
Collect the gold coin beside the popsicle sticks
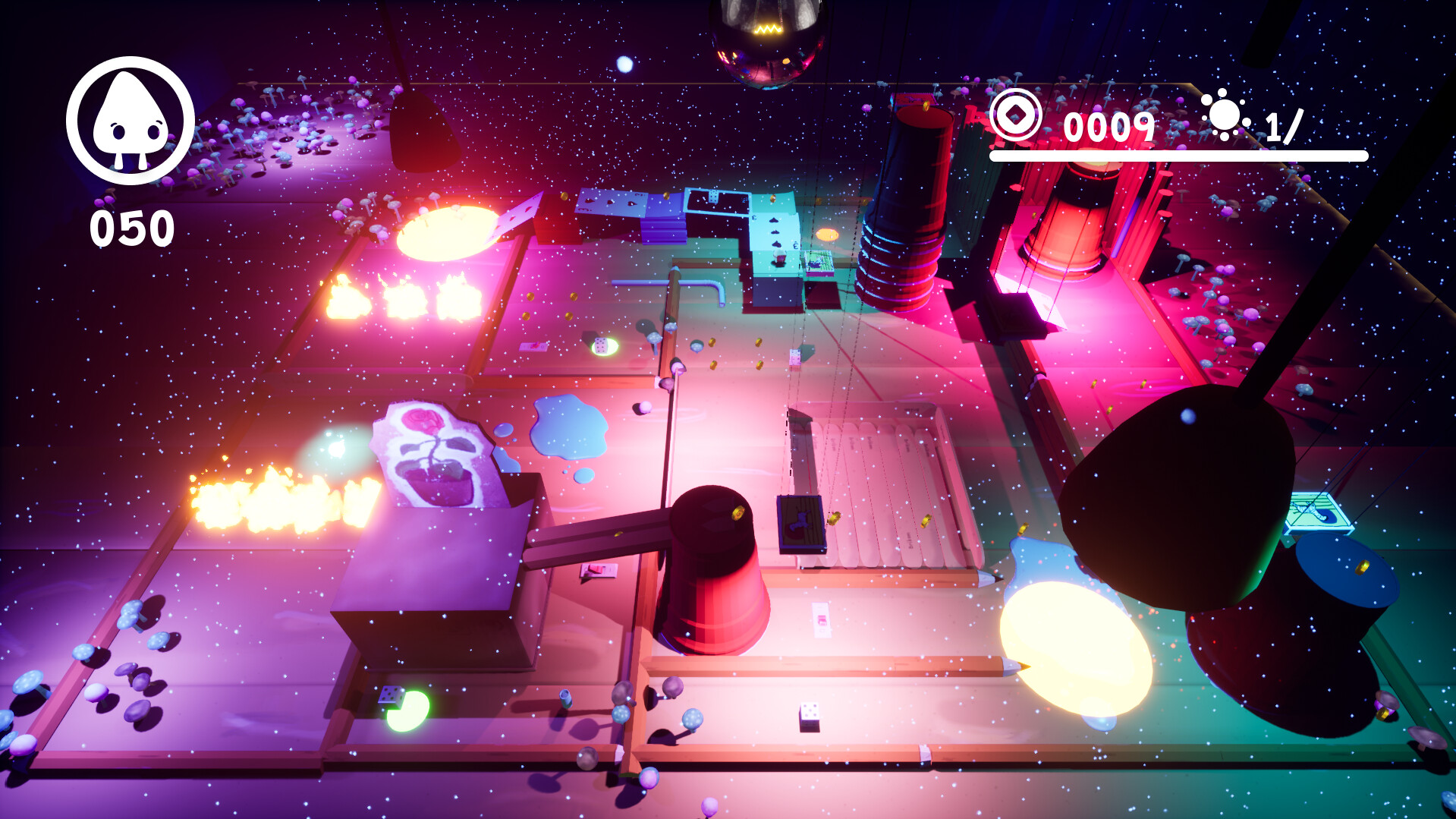click(835, 520)
